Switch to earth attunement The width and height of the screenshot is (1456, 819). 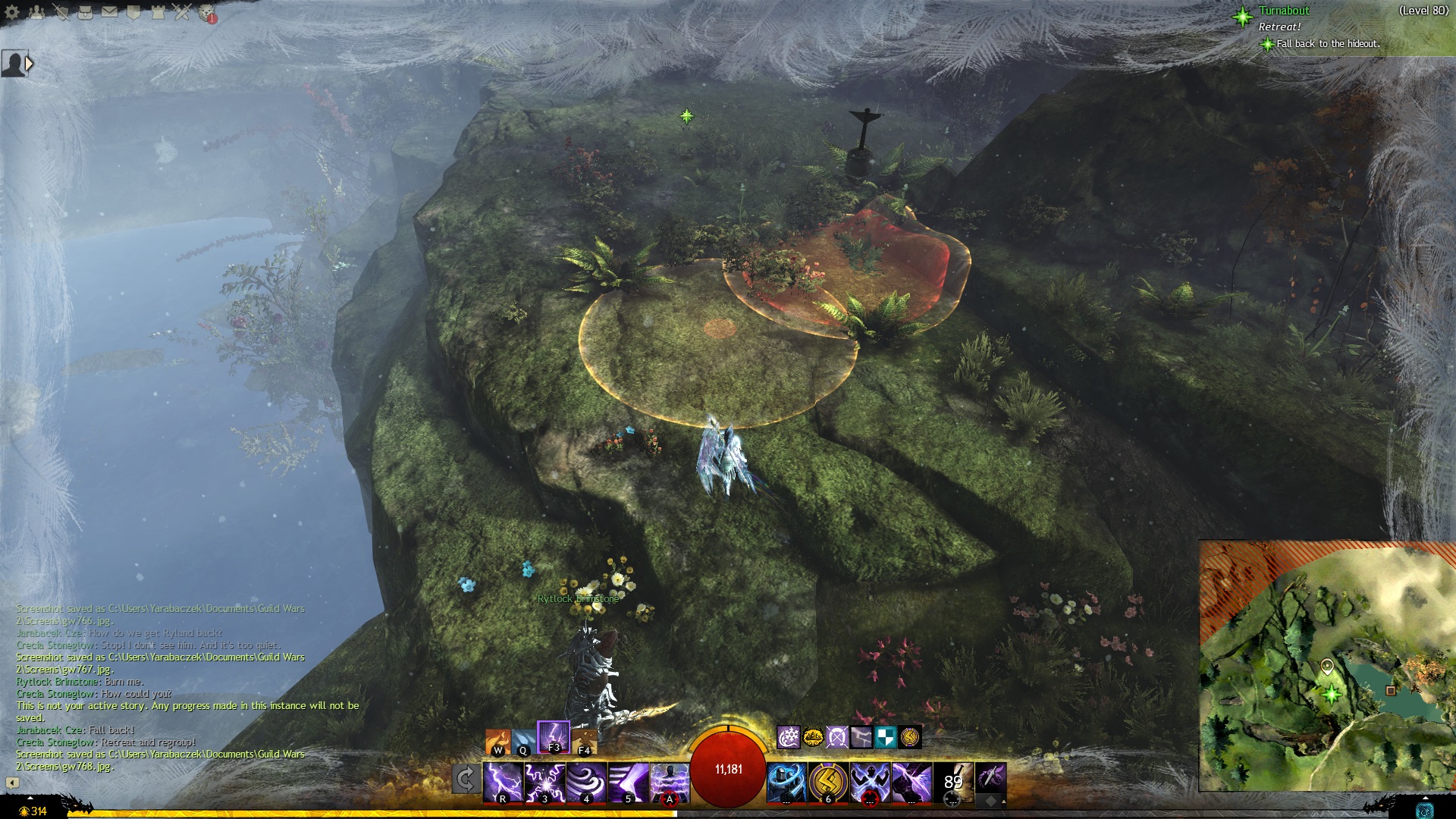tap(584, 742)
